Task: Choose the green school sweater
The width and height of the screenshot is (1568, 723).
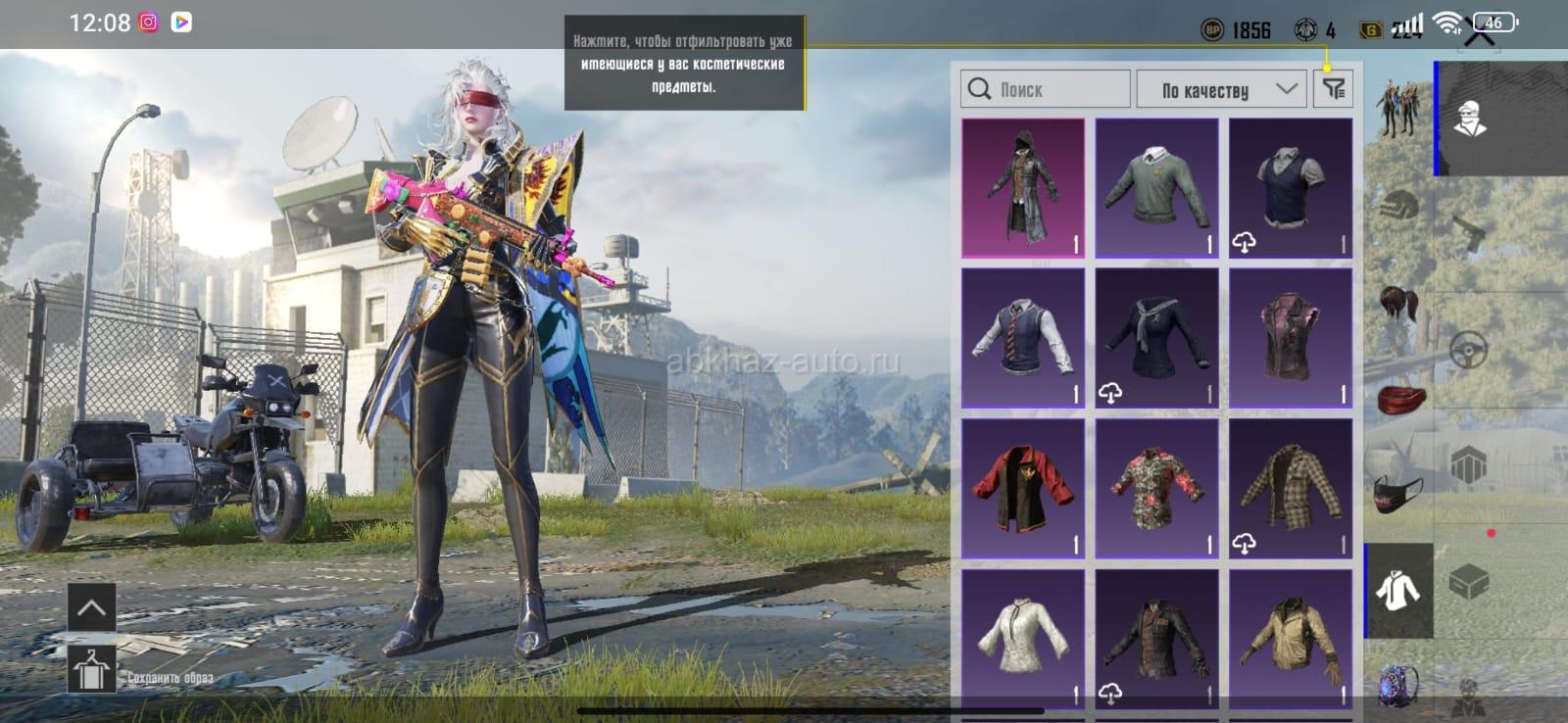Action: [x=1156, y=187]
